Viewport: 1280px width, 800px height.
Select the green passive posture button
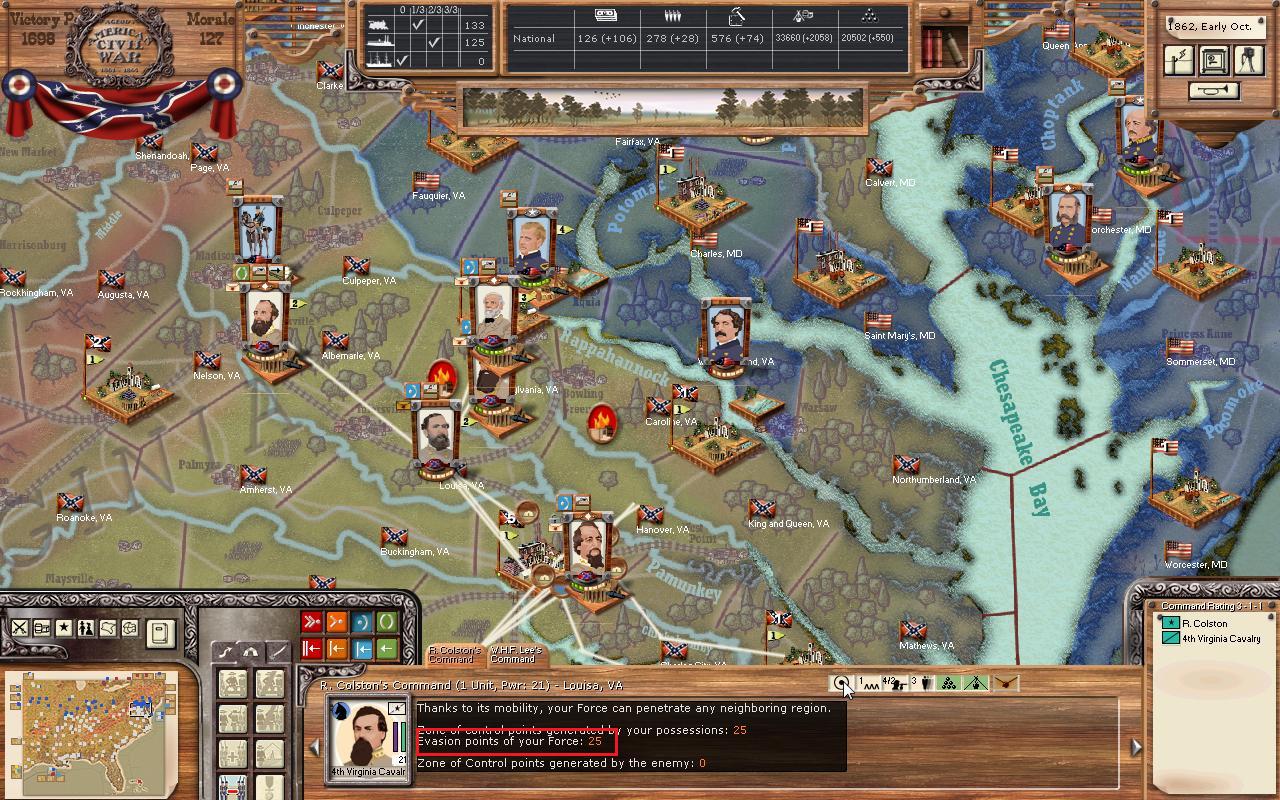click(386, 623)
